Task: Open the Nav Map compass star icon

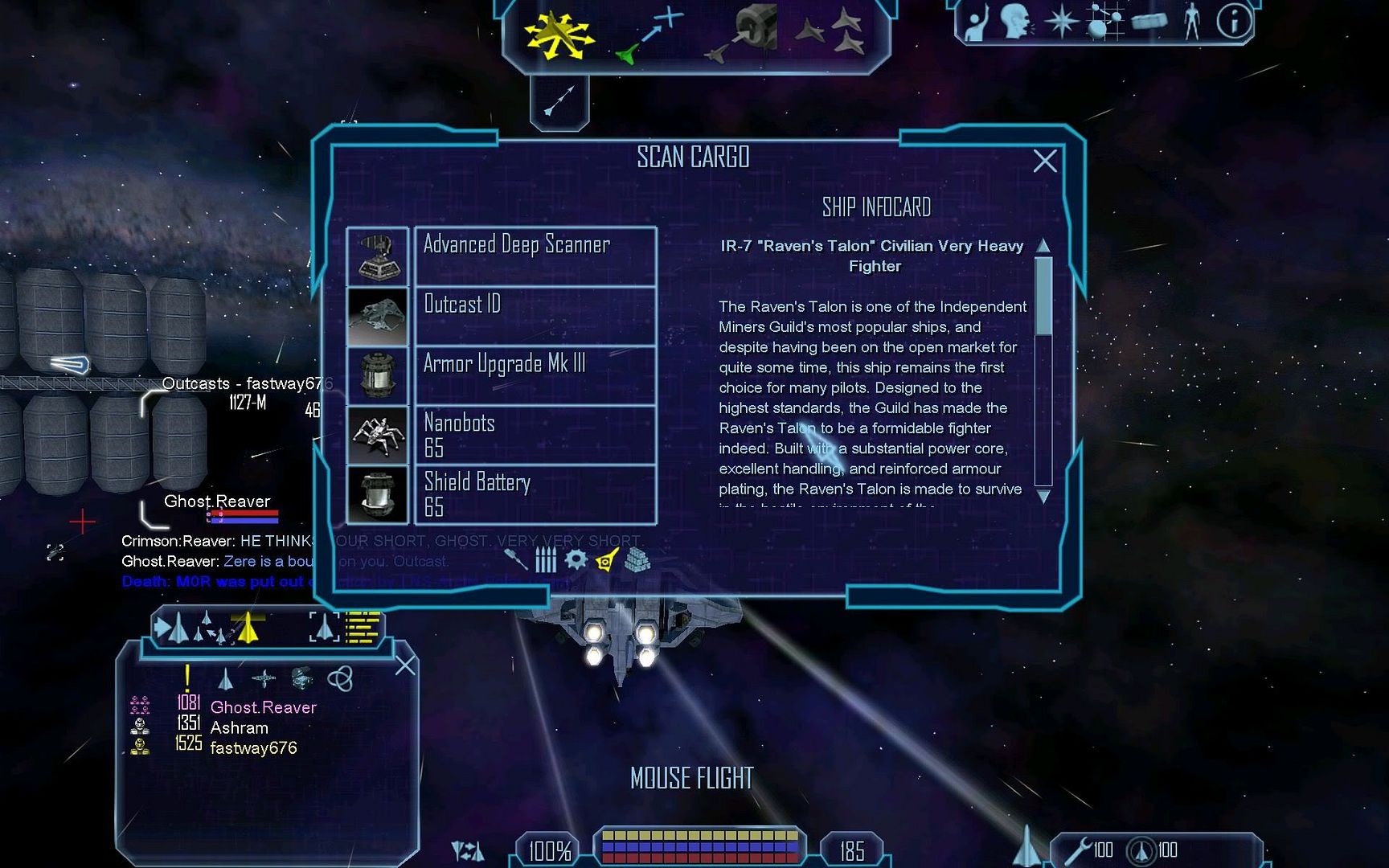Action: click(x=1061, y=23)
